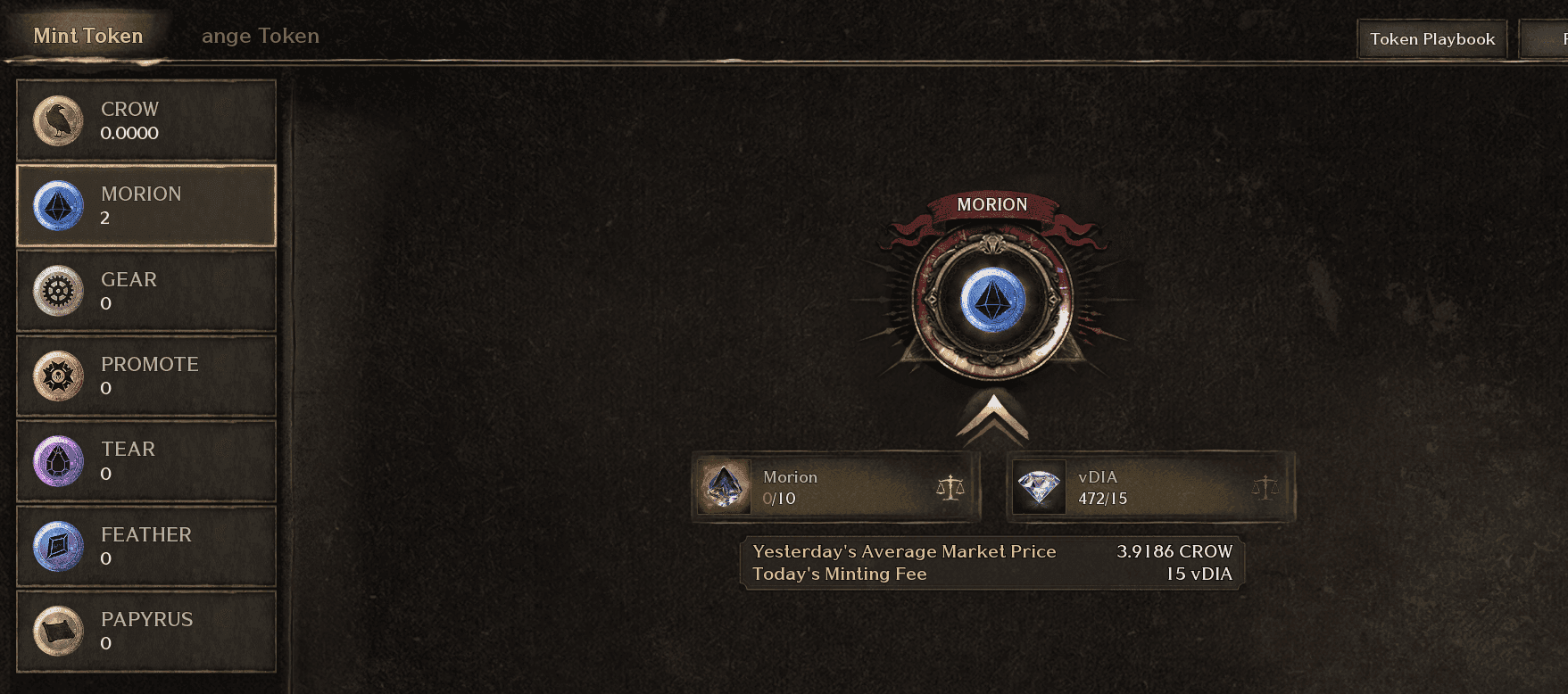Image resolution: width=1568 pixels, height=694 pixels.
Task: Switch to the Mint Token tab
Action: coord(87,36)
